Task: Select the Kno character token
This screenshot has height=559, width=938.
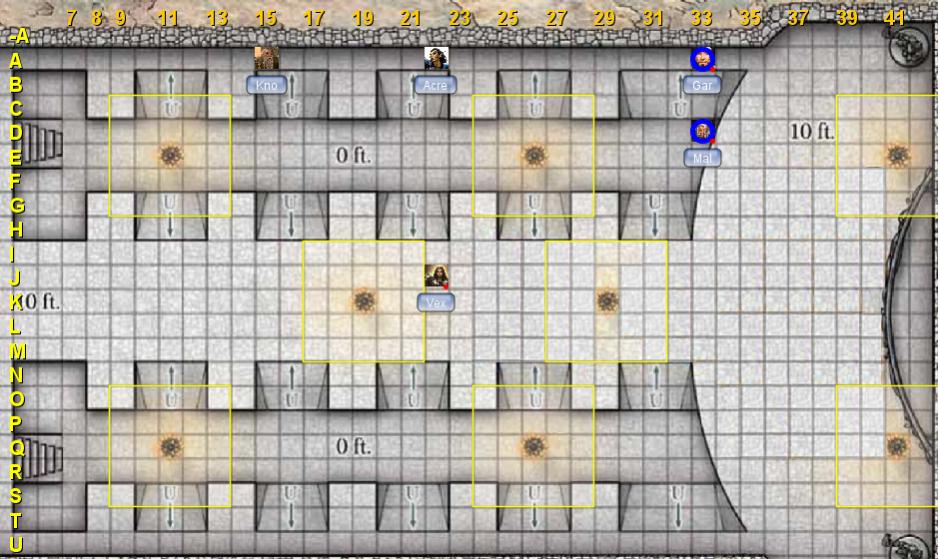Action: point(266,59)
